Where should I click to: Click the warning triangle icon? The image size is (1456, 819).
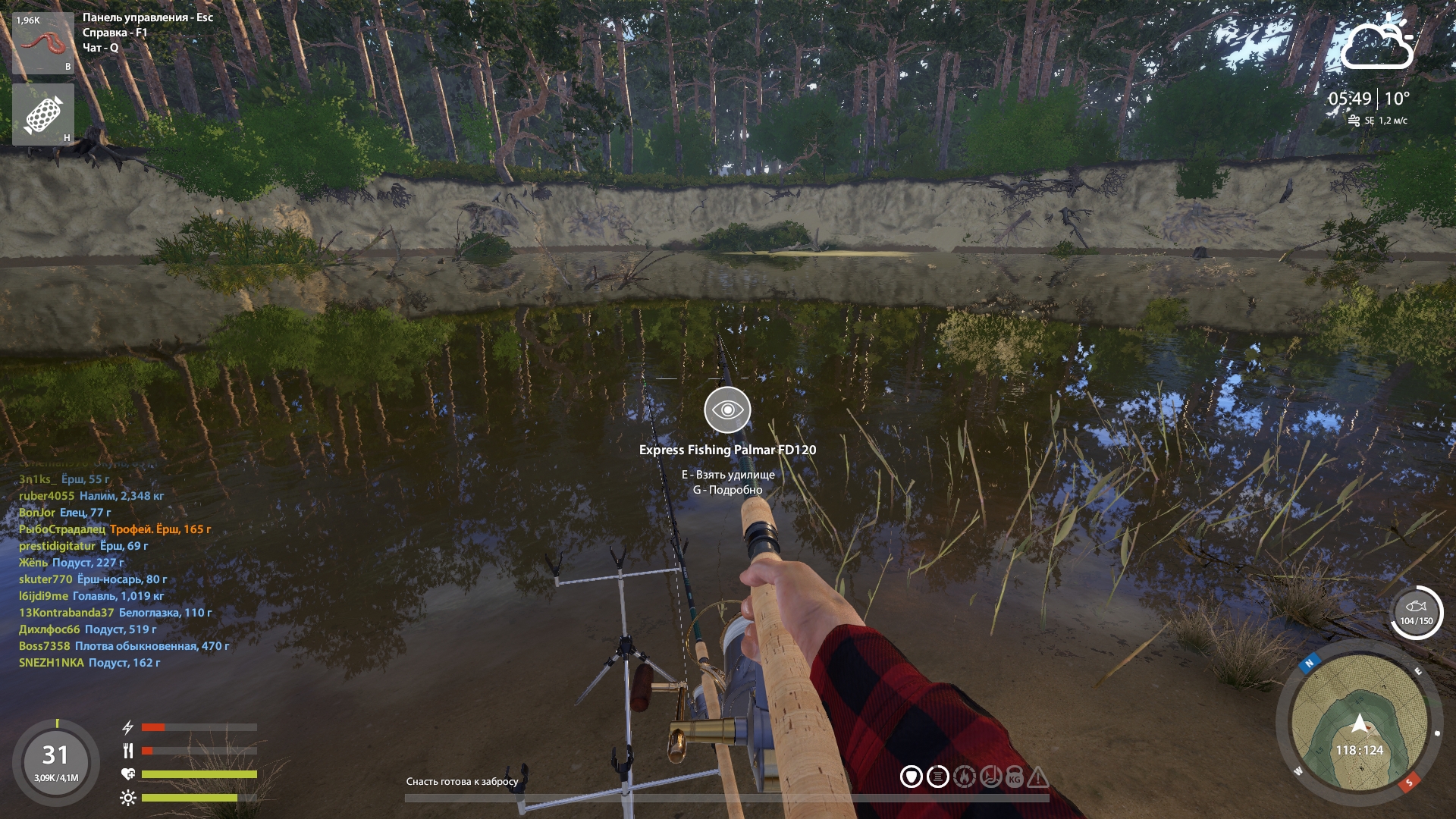pyautogui.click(x=1038, y=777)
